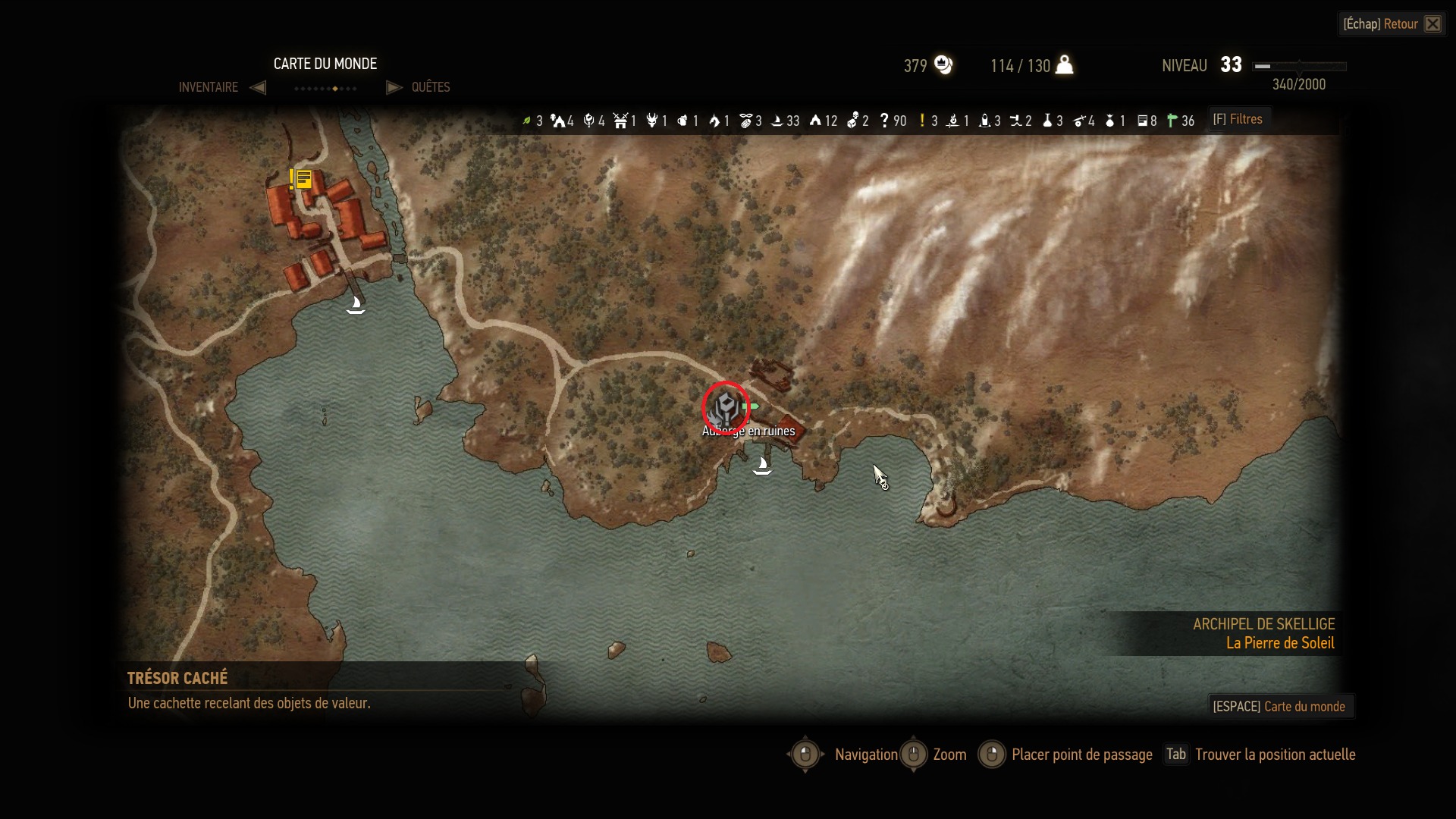Toggle the horned monster head filter
Screen dimensions: 1456x819
(x=651, y=121)
